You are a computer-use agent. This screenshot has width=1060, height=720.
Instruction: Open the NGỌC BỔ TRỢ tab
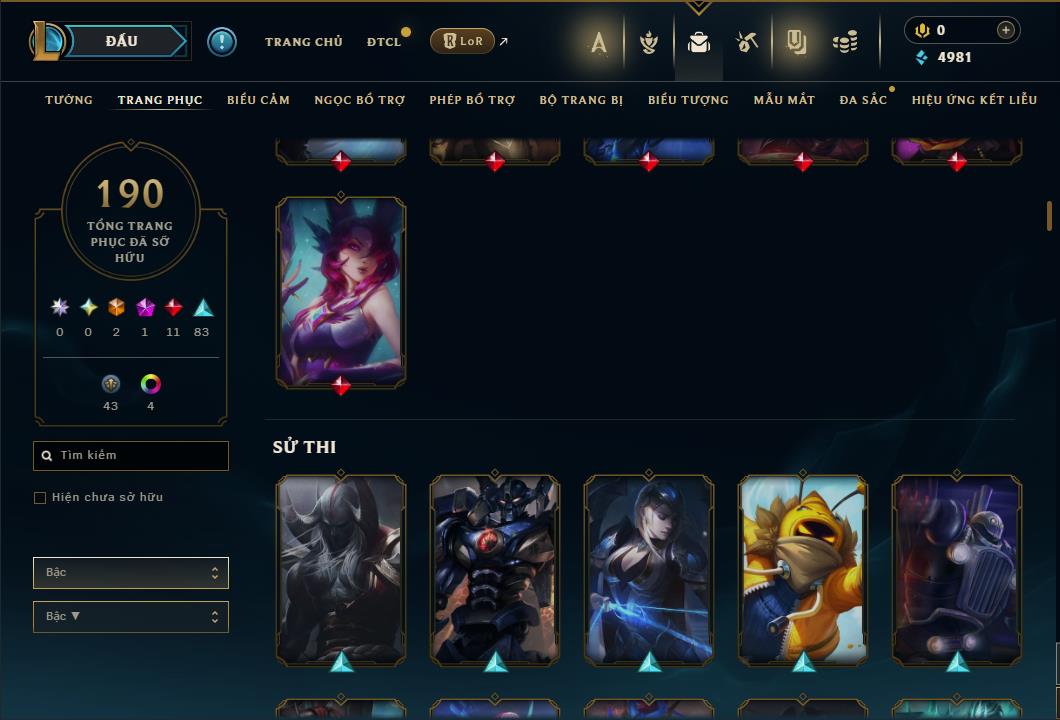(359, 100)
